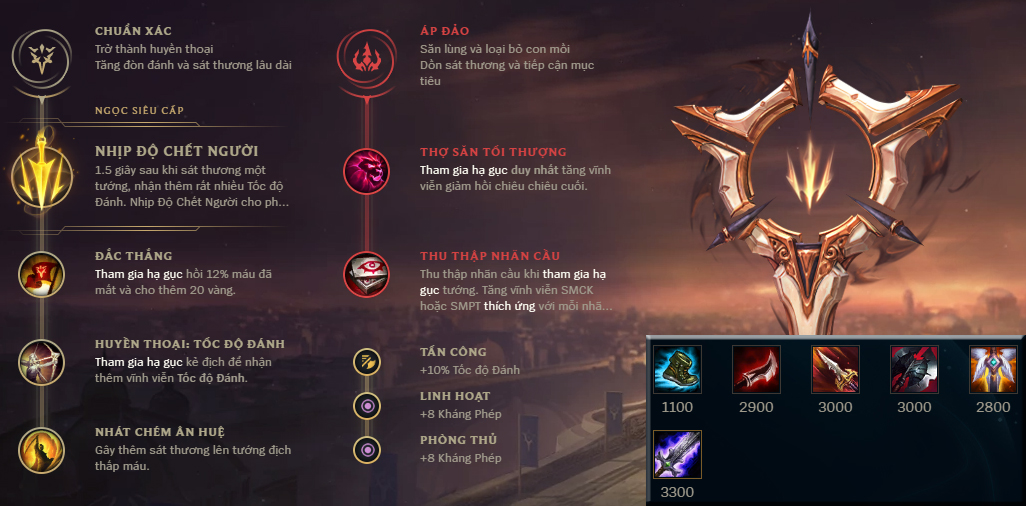Click the Linh Hoạt stat shard
The image size is (1026, 506).
click(369, 405)
